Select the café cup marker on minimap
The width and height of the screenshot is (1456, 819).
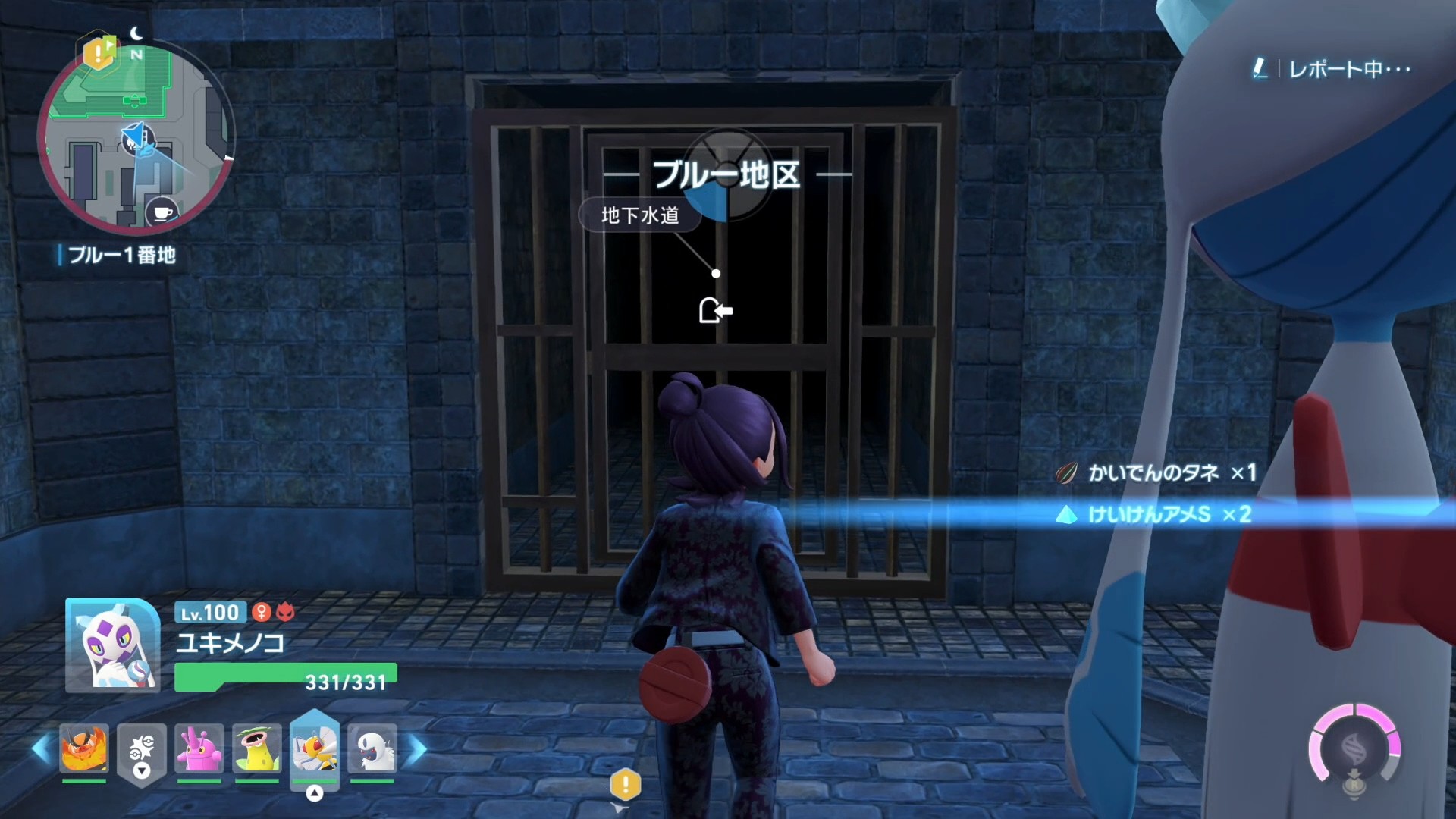pos(162,212)
